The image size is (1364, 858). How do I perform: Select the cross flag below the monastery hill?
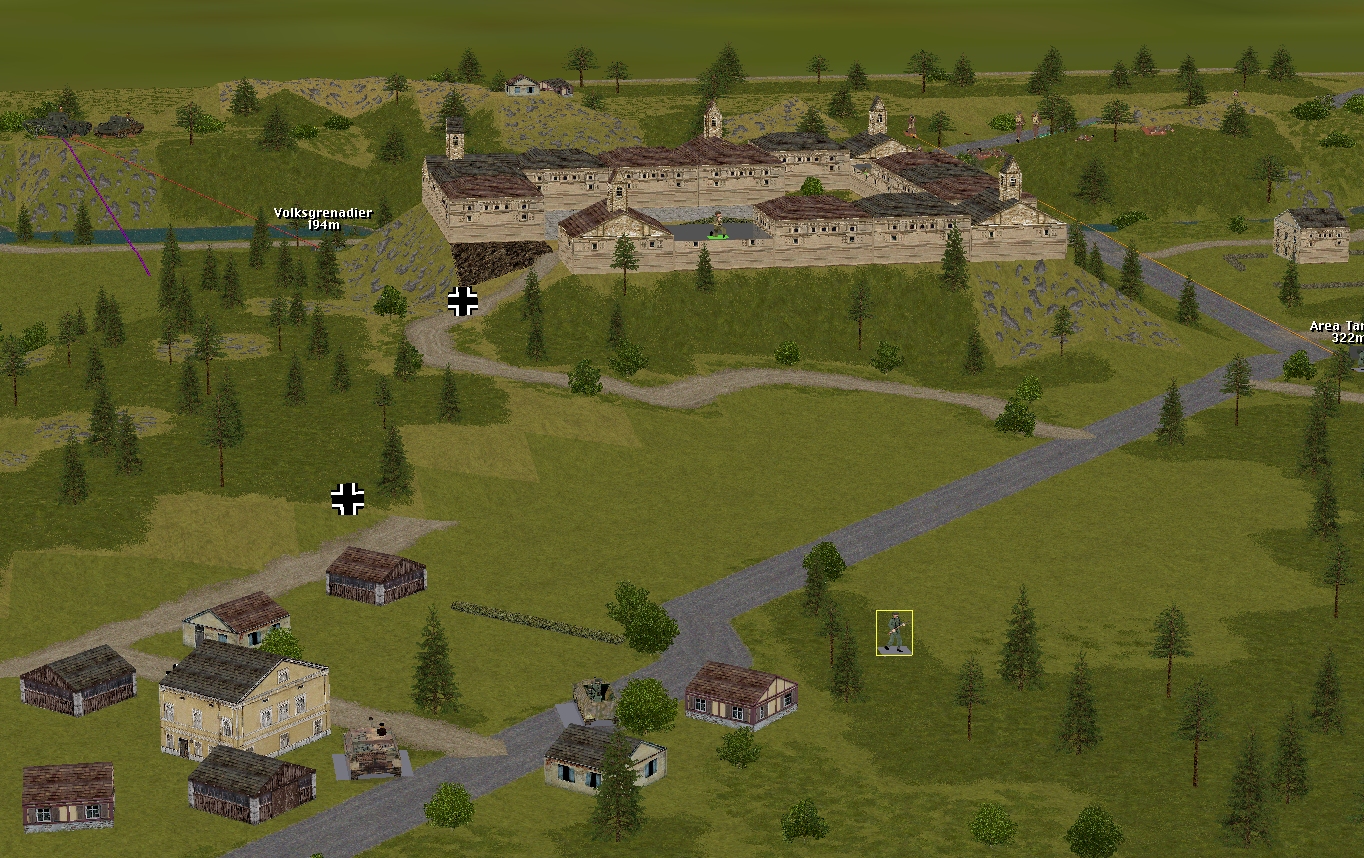(x=463, y=301)
